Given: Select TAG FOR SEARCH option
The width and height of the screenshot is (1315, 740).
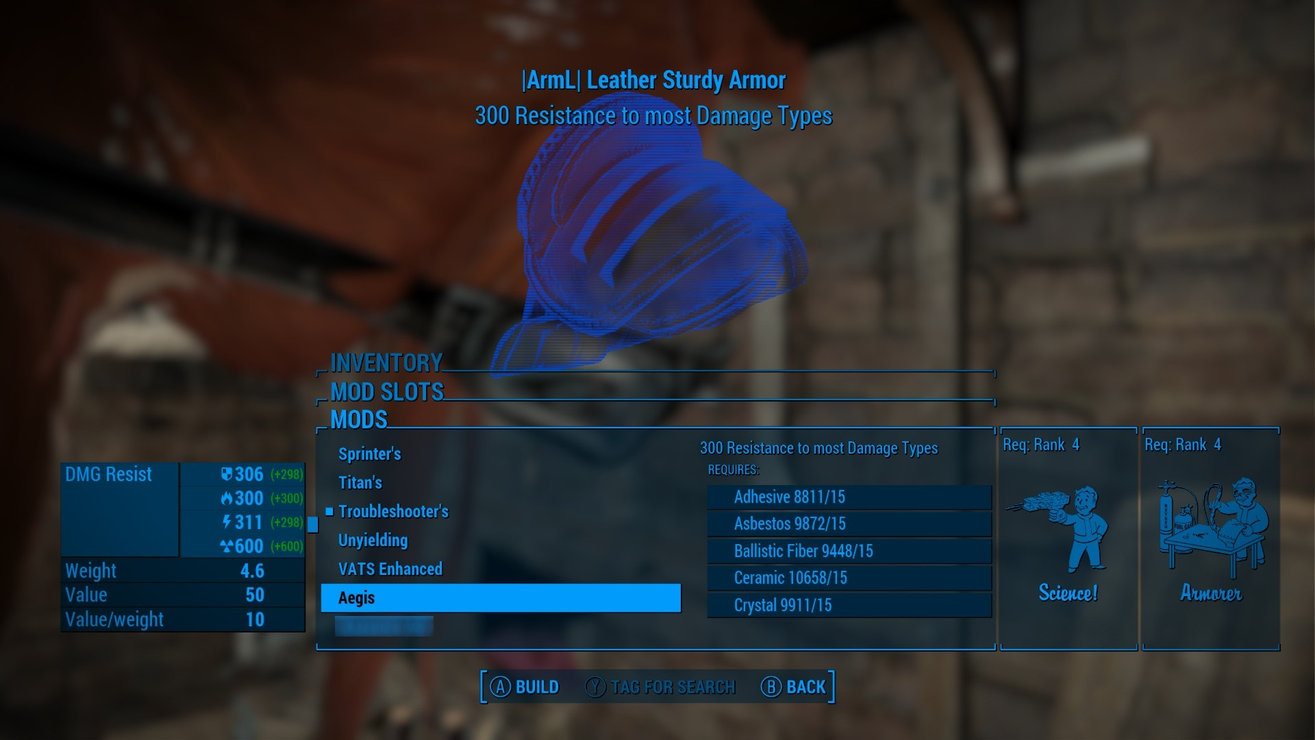Looking at the screenshot, I should tap(660, 687).
